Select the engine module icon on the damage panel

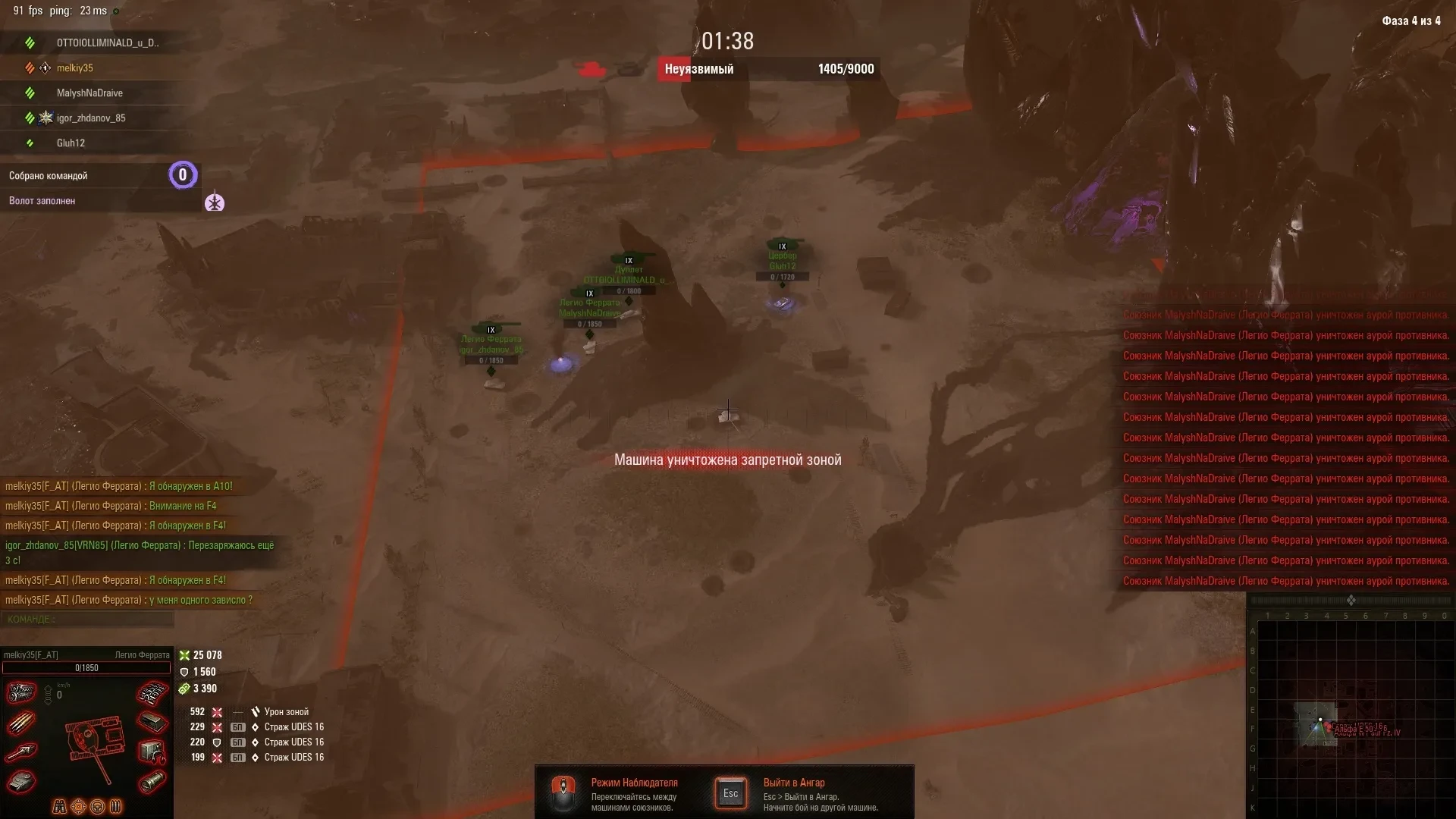[x=20, y=692]
